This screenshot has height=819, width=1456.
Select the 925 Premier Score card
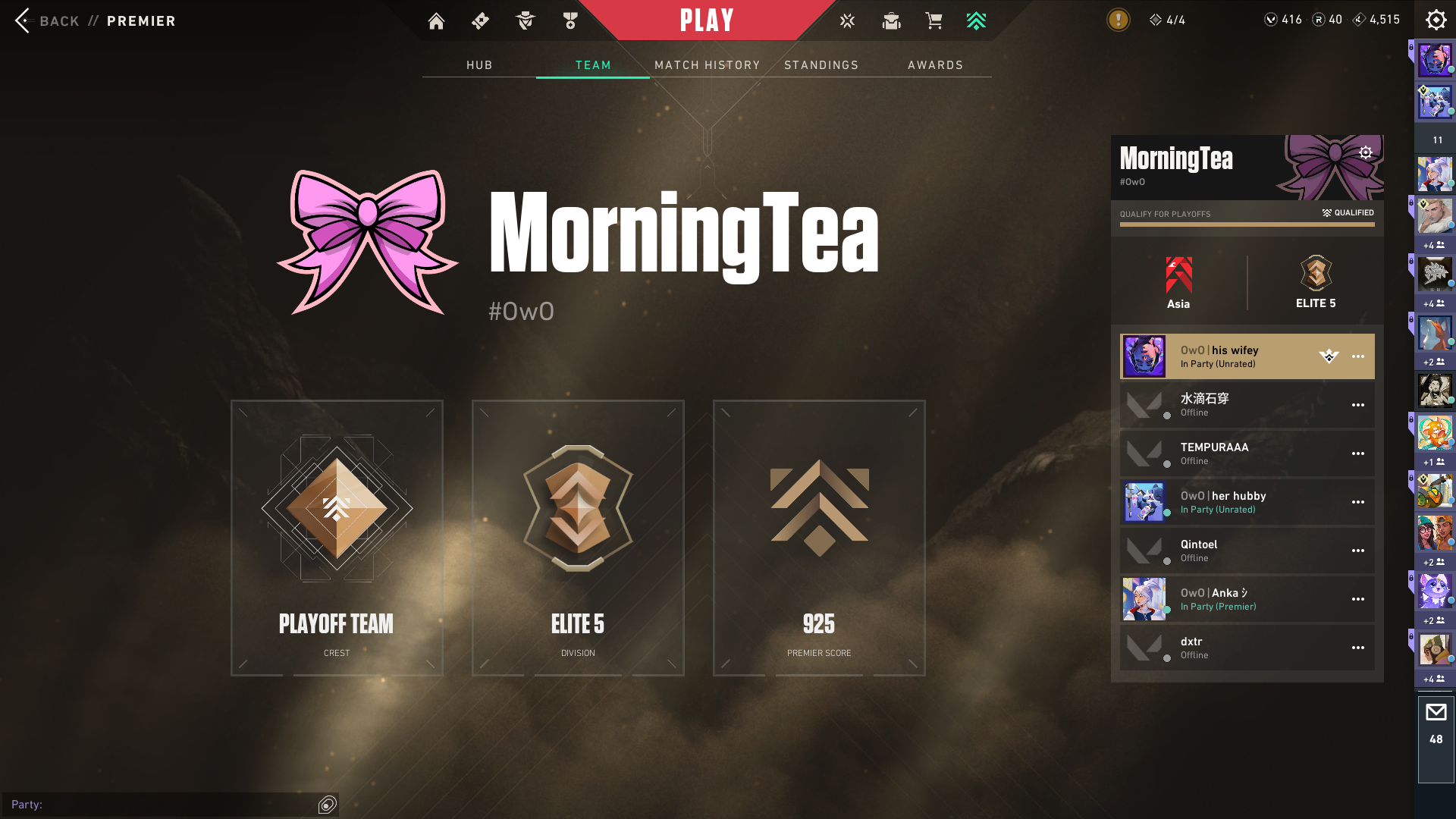click(x=819, y=538)
